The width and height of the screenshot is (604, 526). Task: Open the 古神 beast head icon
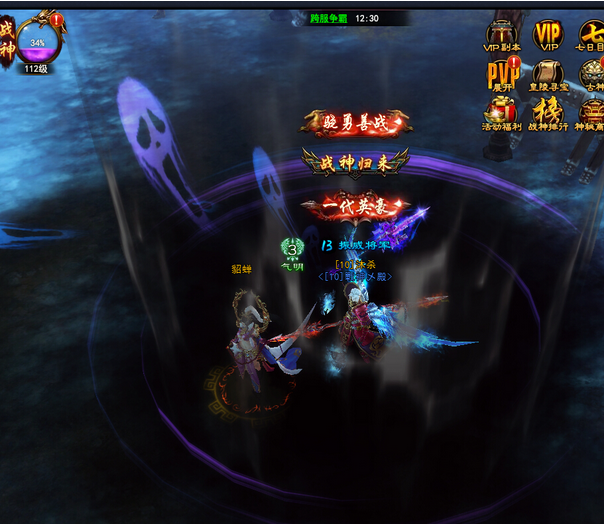point(593,74)
